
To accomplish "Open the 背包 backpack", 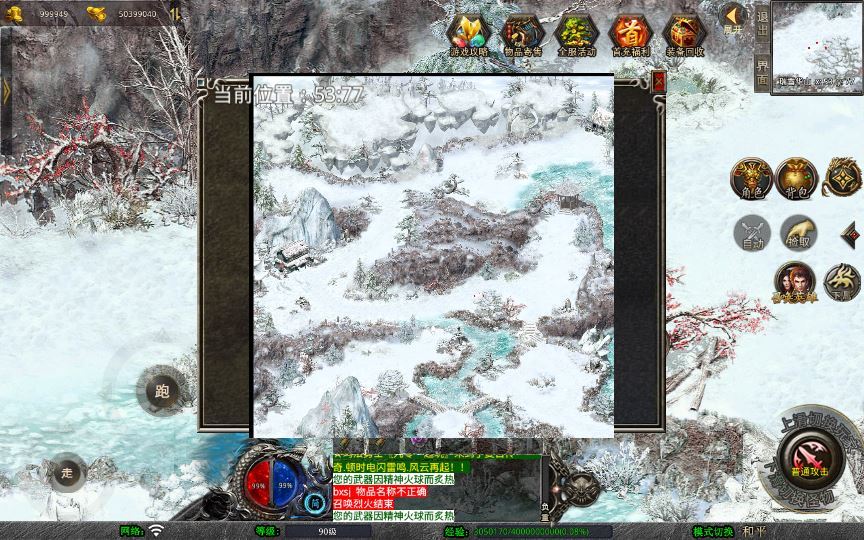I will pos(798,177).
